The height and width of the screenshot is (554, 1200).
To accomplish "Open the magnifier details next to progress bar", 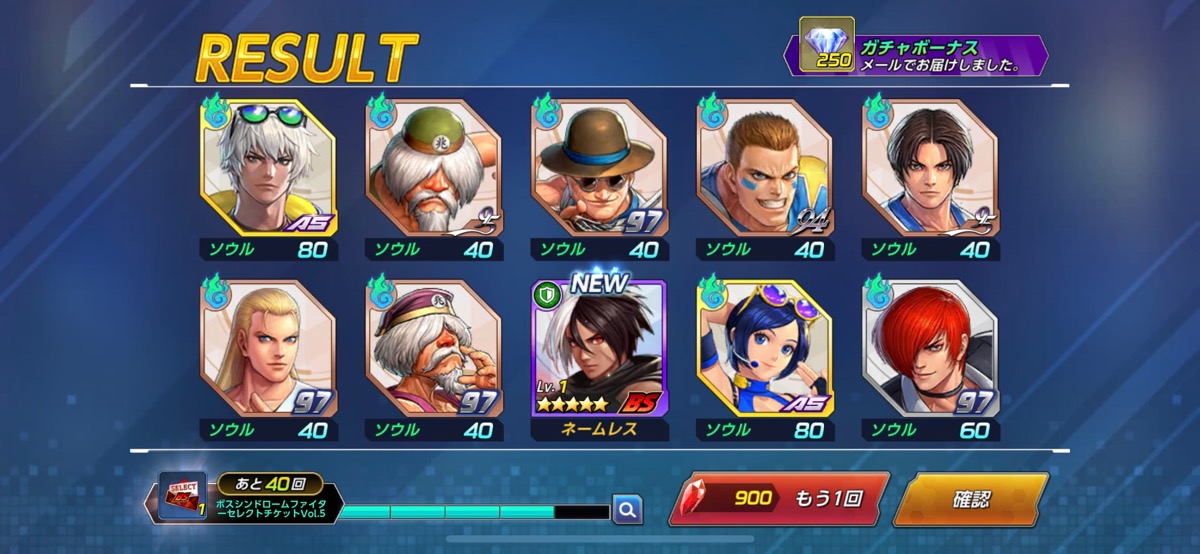I will click(x=627, y=510).
